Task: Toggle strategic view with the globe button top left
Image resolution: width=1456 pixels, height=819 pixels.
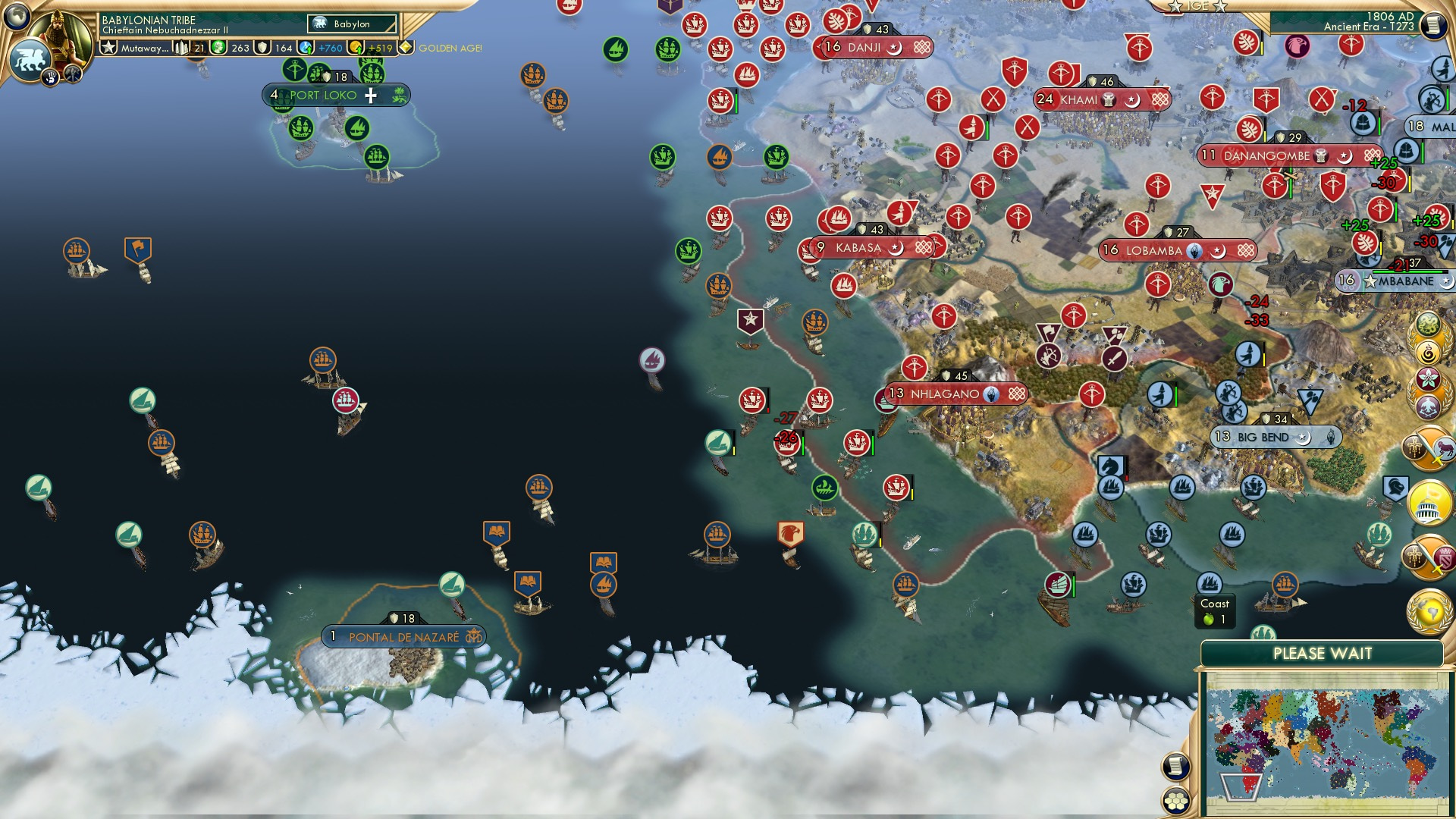Action: coord(15,18)
